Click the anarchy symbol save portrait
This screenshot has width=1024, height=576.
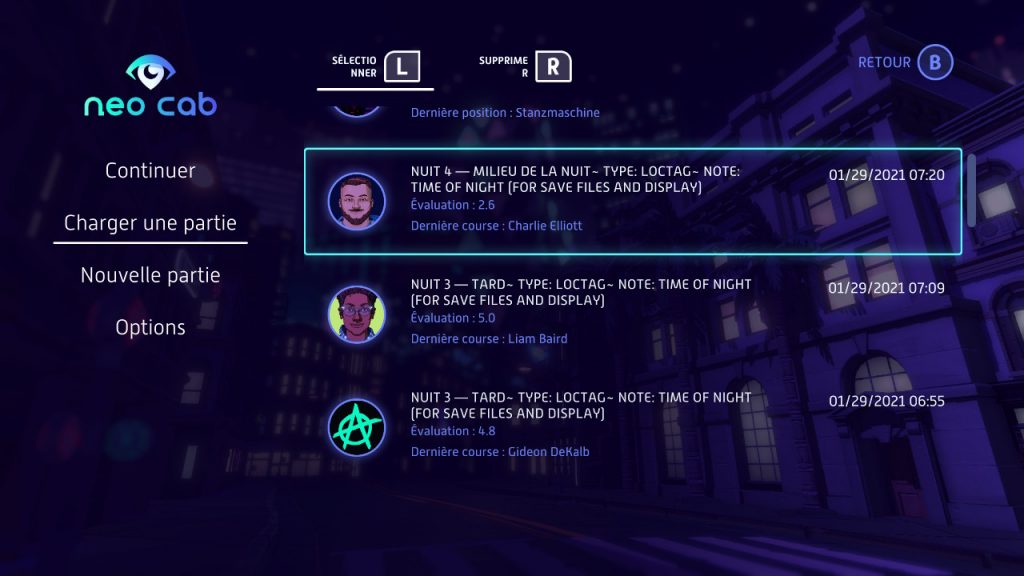(356, 427)
